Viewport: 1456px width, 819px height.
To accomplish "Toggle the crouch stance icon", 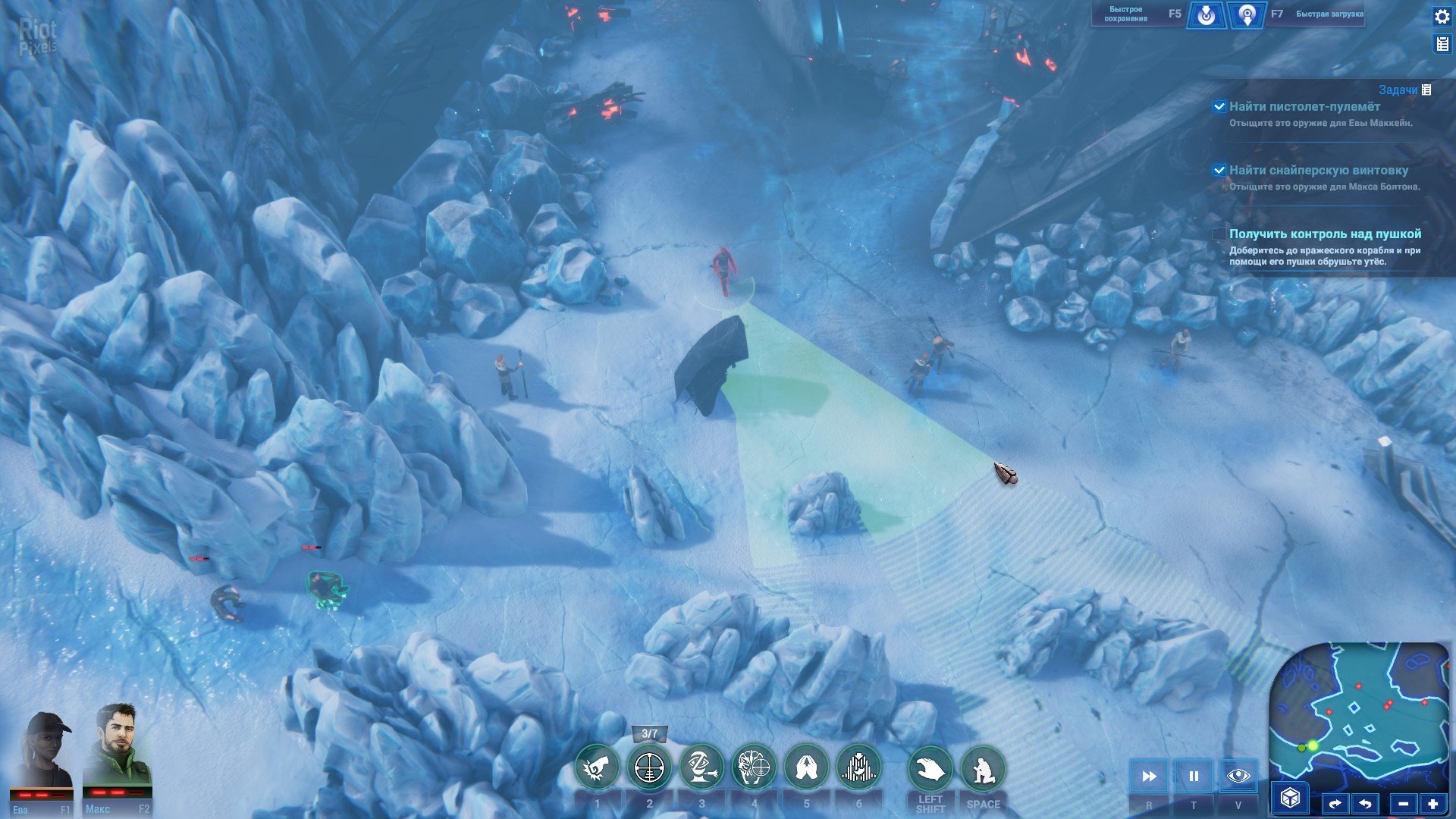I will (983, 770).
